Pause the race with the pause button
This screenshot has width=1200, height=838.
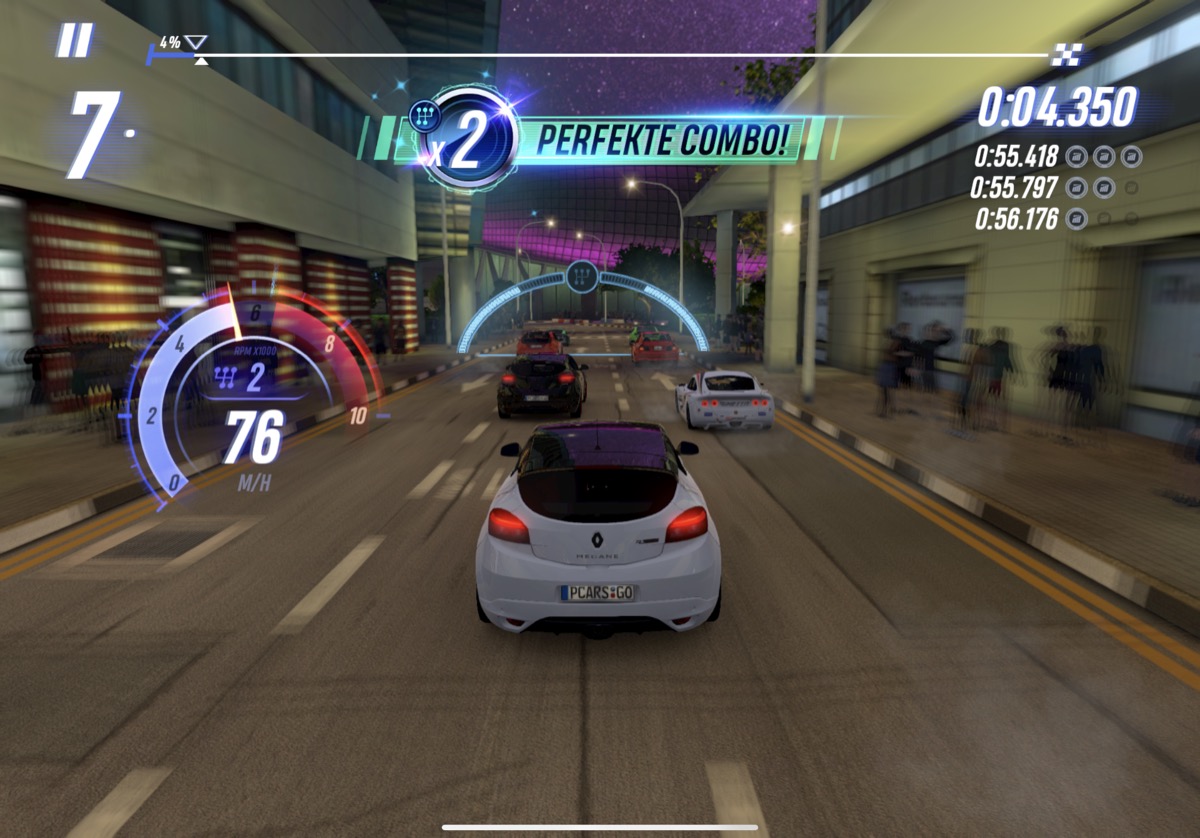pos(75,41)
